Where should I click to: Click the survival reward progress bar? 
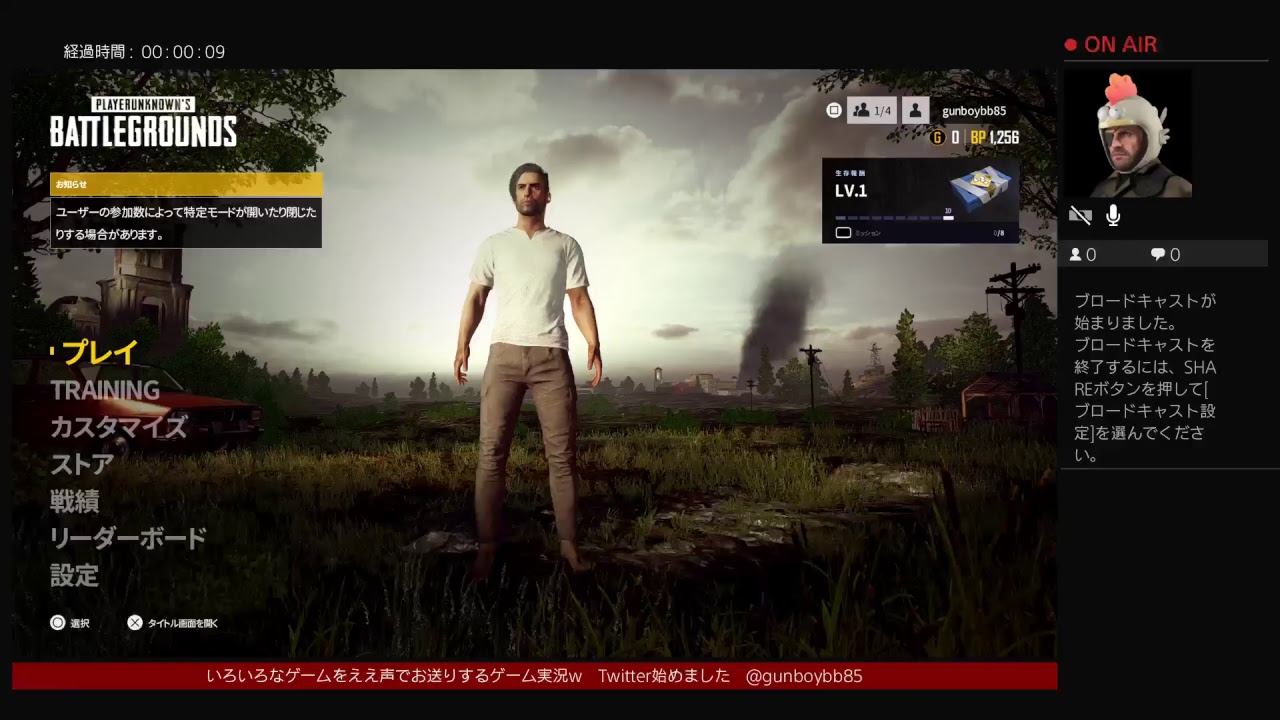[893, 218]
